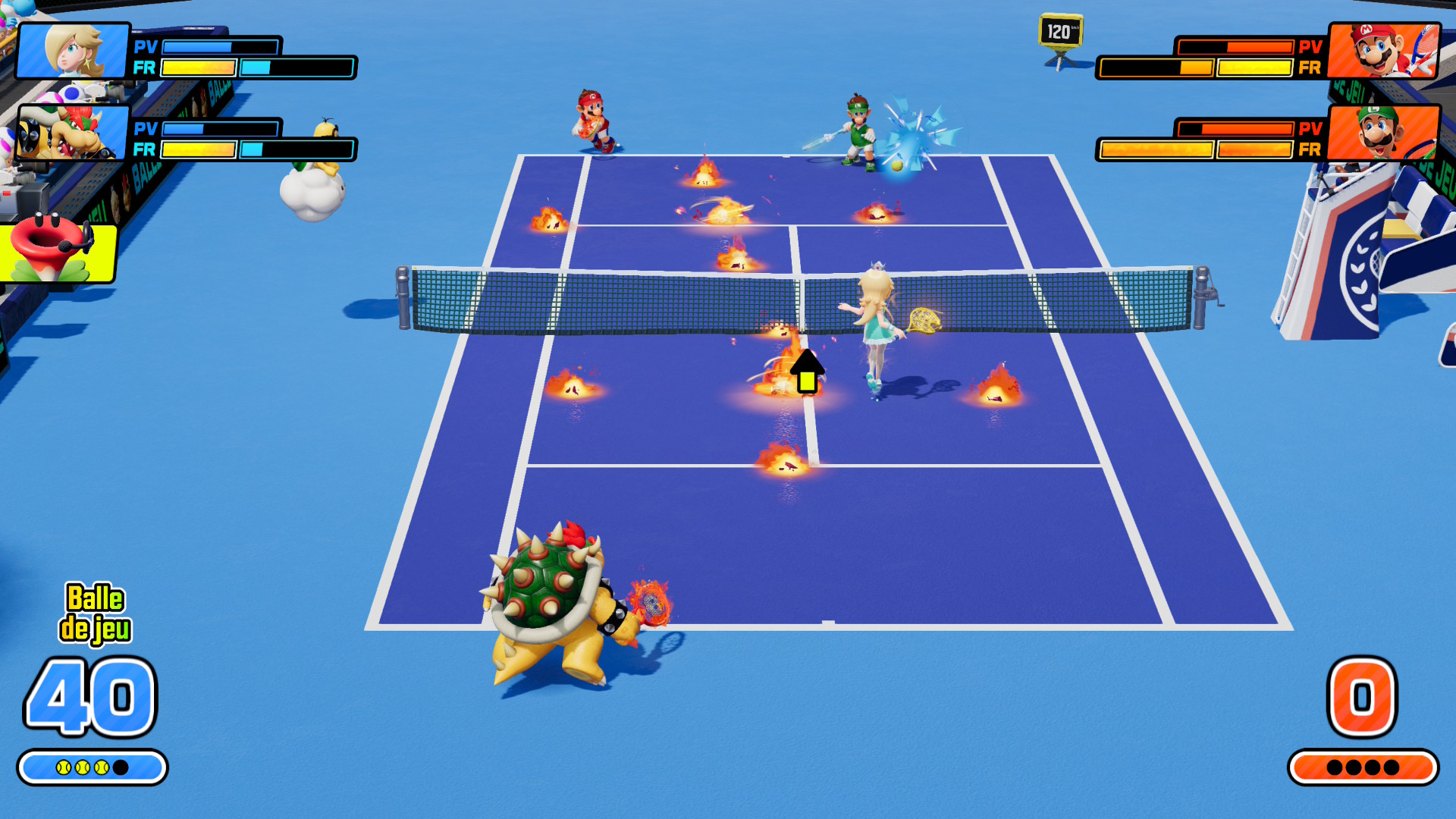Select Rosalina's player portrait

(73, 51)
